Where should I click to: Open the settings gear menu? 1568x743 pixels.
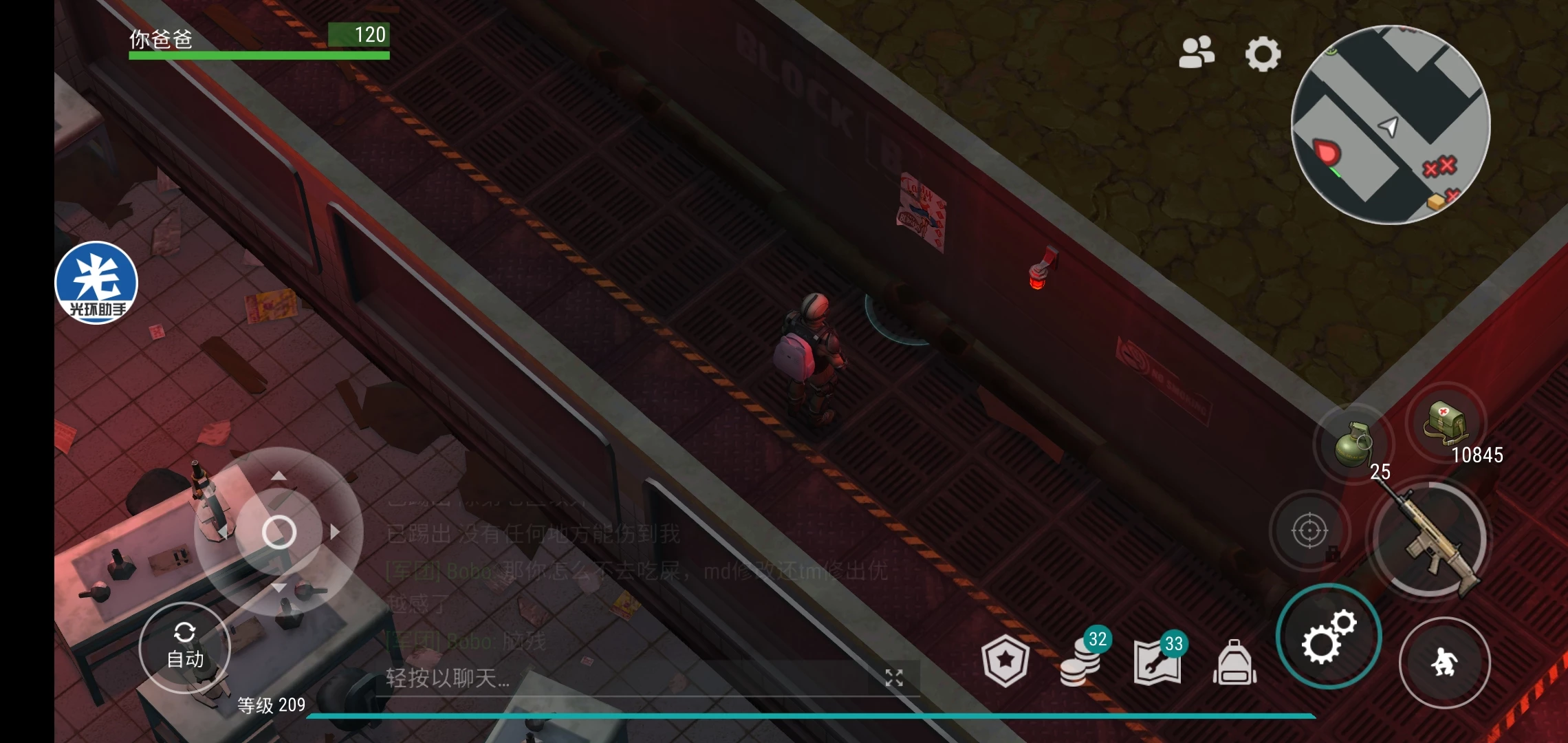tap(1263, 54)
